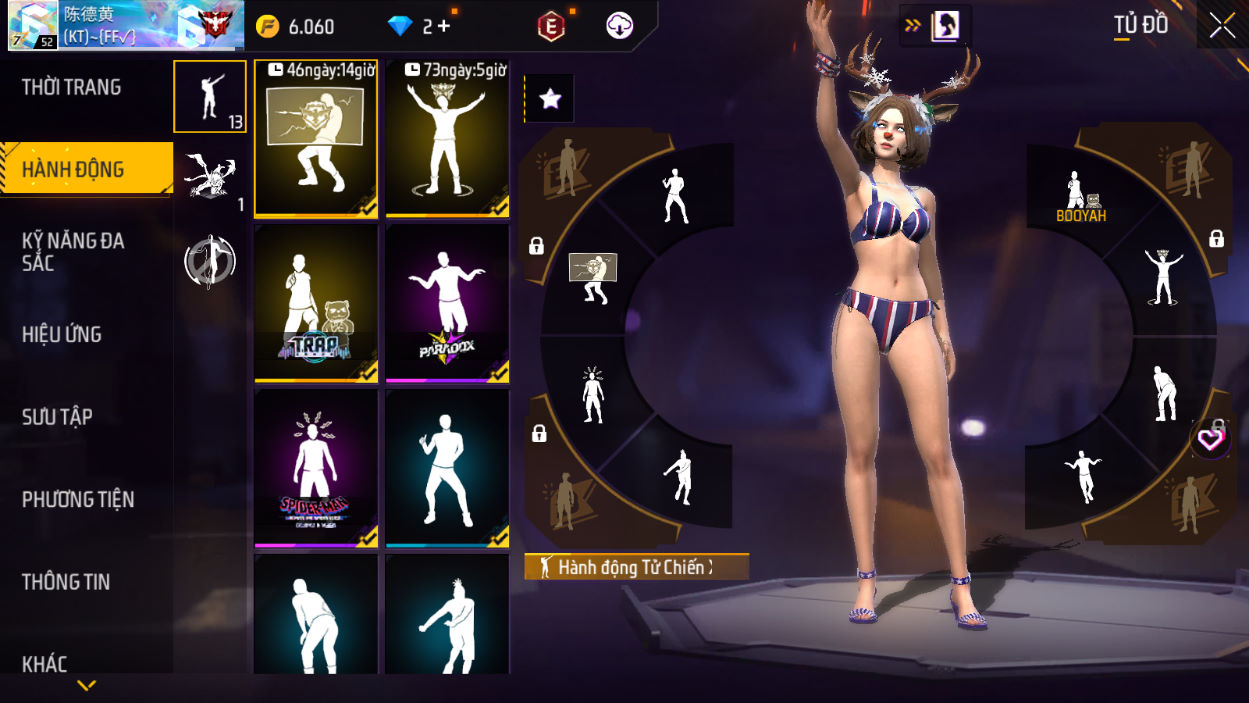1249x703 pixels.
Task: Click the BOOYAH emote wheel slot
Action: pos(1080,195)
